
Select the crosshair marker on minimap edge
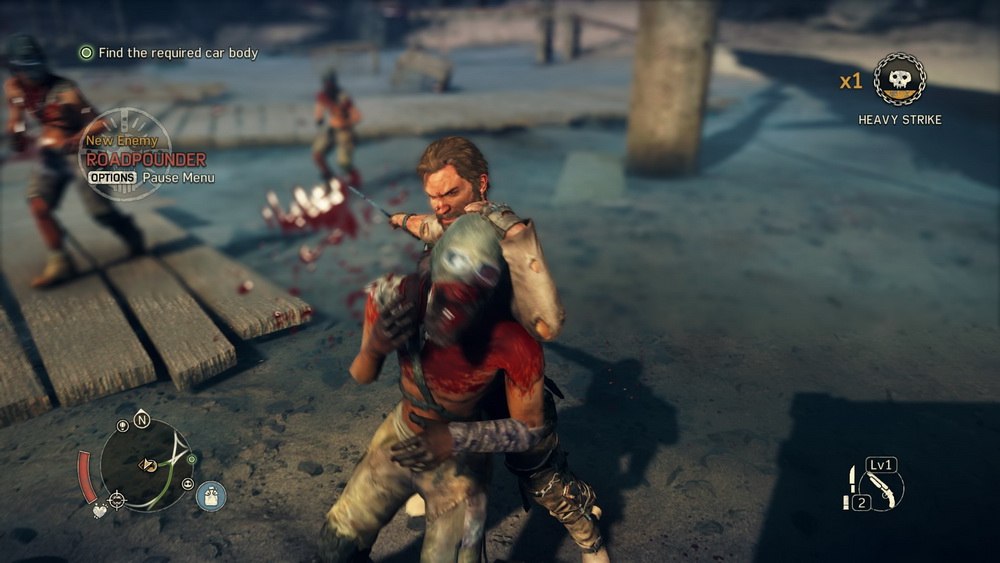[117, 498]
